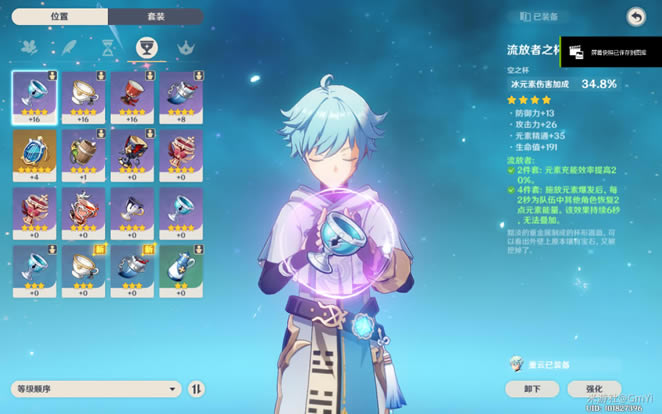This screenshot has height=414, width=662.
Task: Toggle the ascending/descending sort order button
Action: pyautogui.click(x=197, y=388)
